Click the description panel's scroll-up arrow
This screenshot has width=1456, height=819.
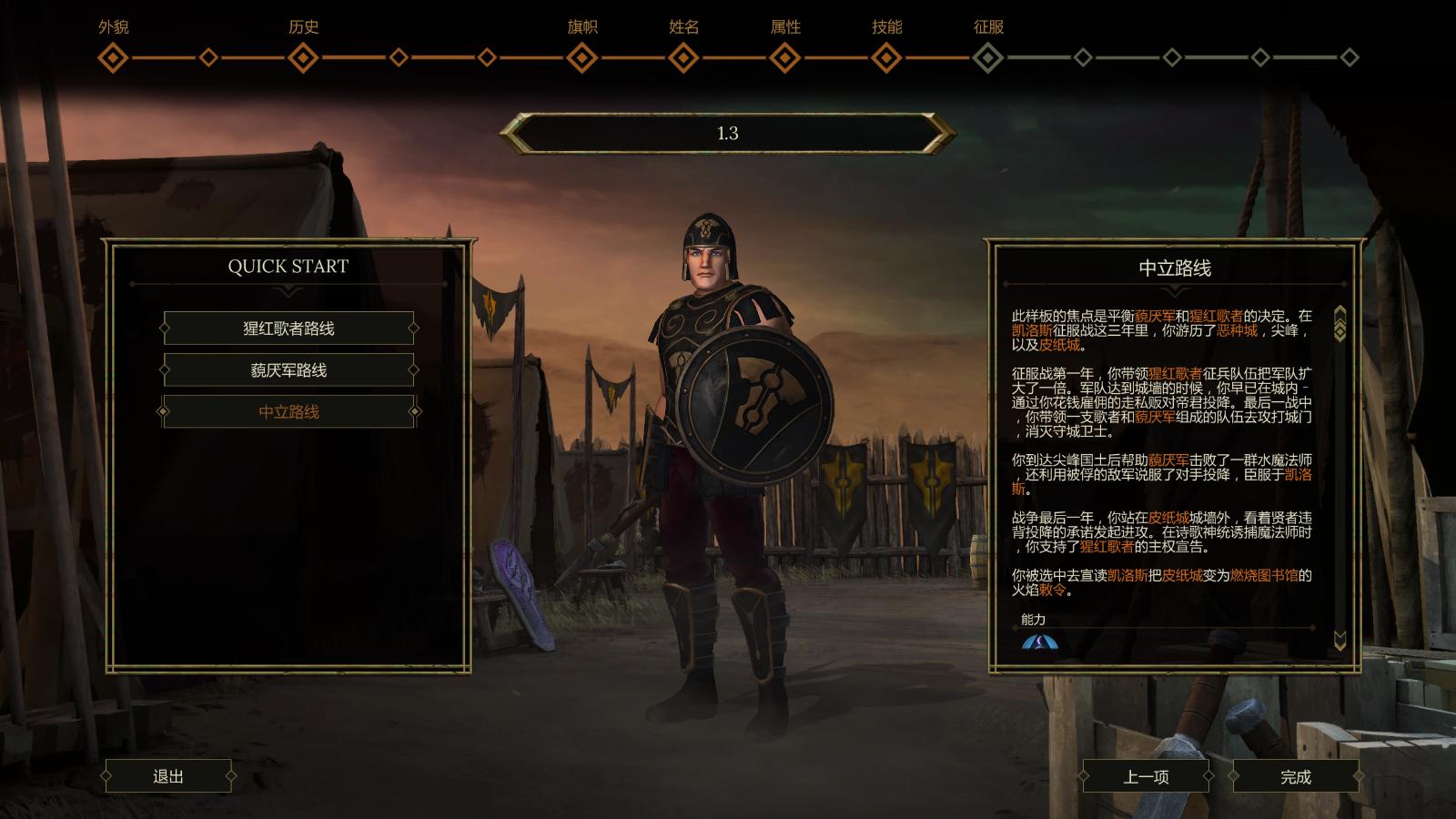[x=1340, y=314]
